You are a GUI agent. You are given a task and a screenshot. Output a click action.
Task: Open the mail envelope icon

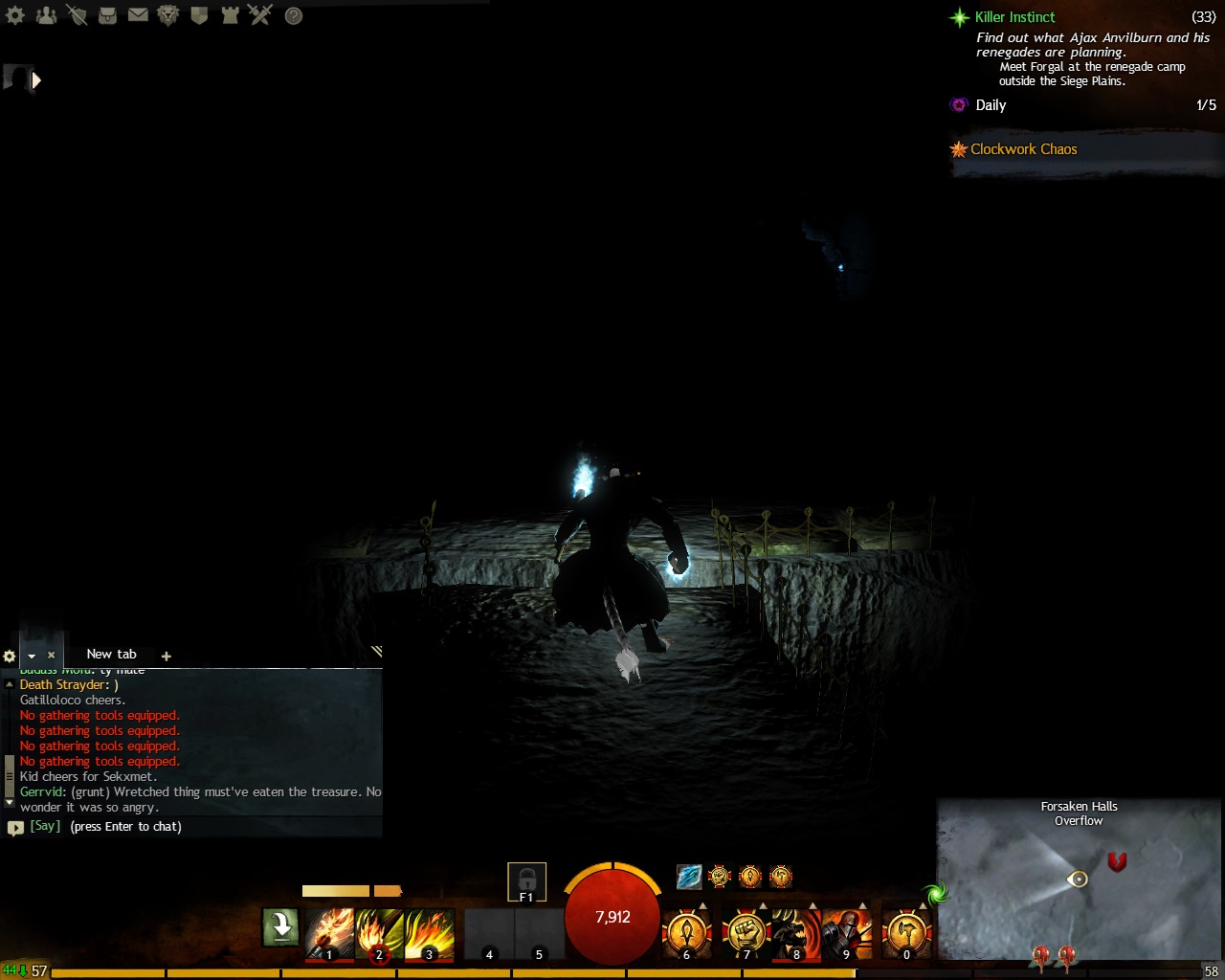click(x=138, y=15)
